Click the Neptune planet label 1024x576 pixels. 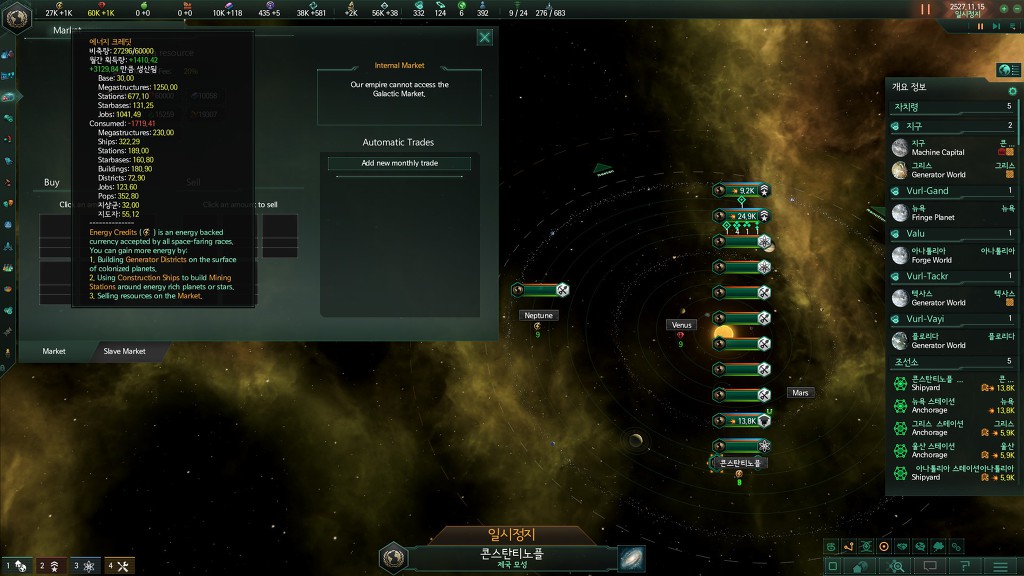[538, 315]
